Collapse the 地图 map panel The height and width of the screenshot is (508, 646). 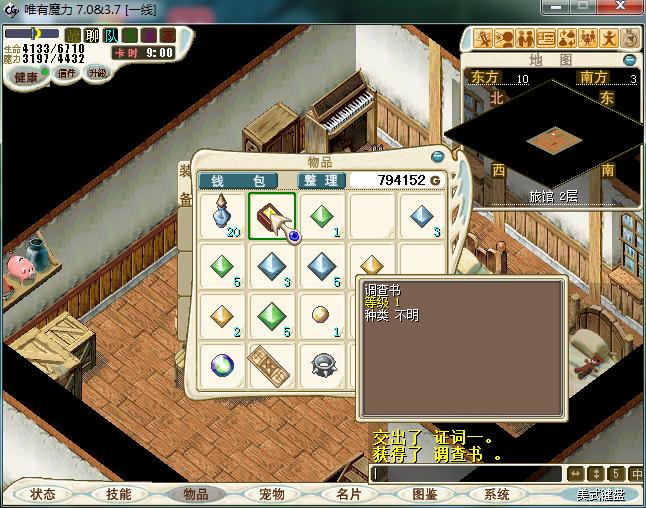[632, 58]
